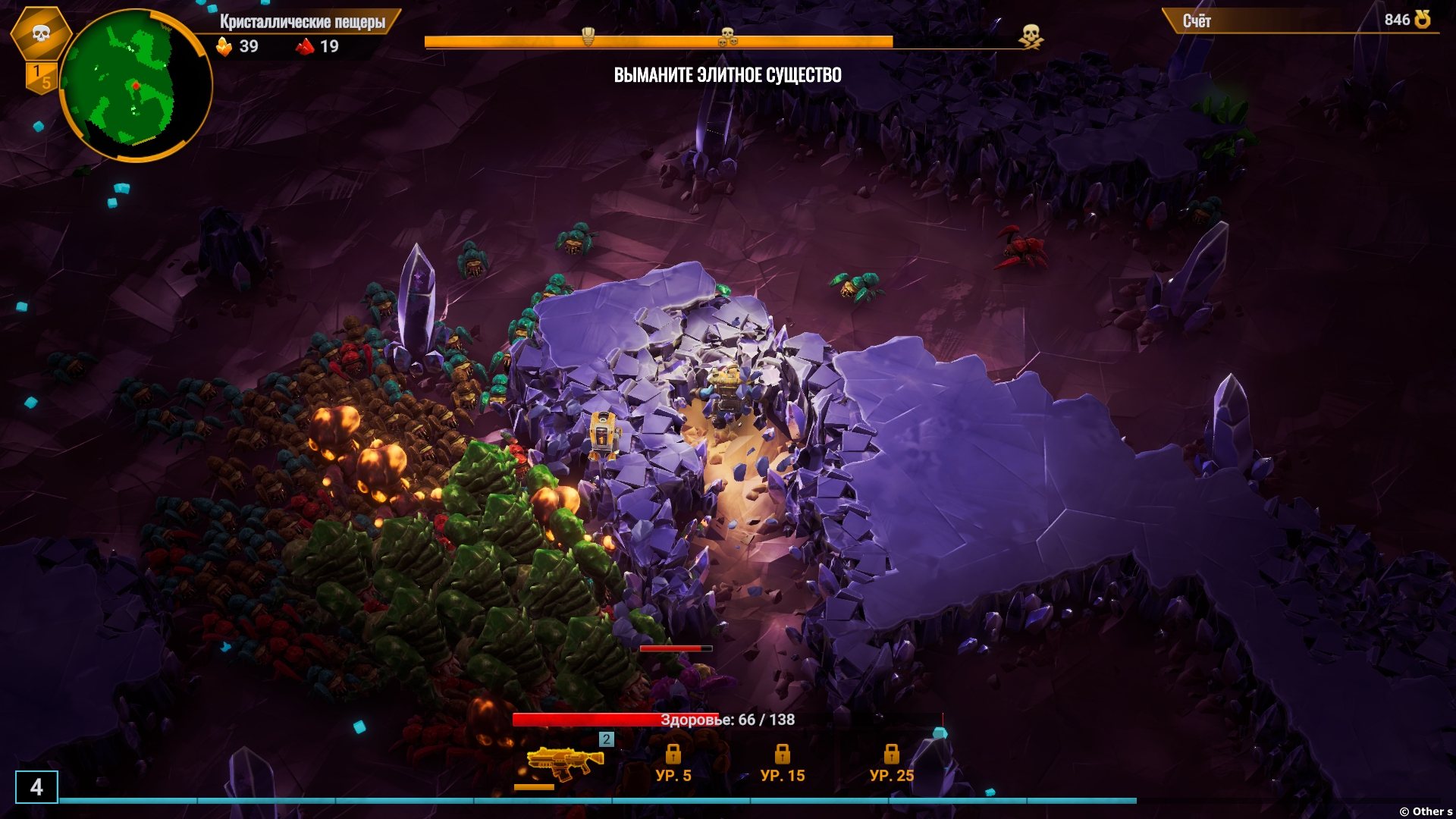Click the locked level 5 weapon slot
The height and width of the screenshot is (819, 1456).
(x=673, y=762)
